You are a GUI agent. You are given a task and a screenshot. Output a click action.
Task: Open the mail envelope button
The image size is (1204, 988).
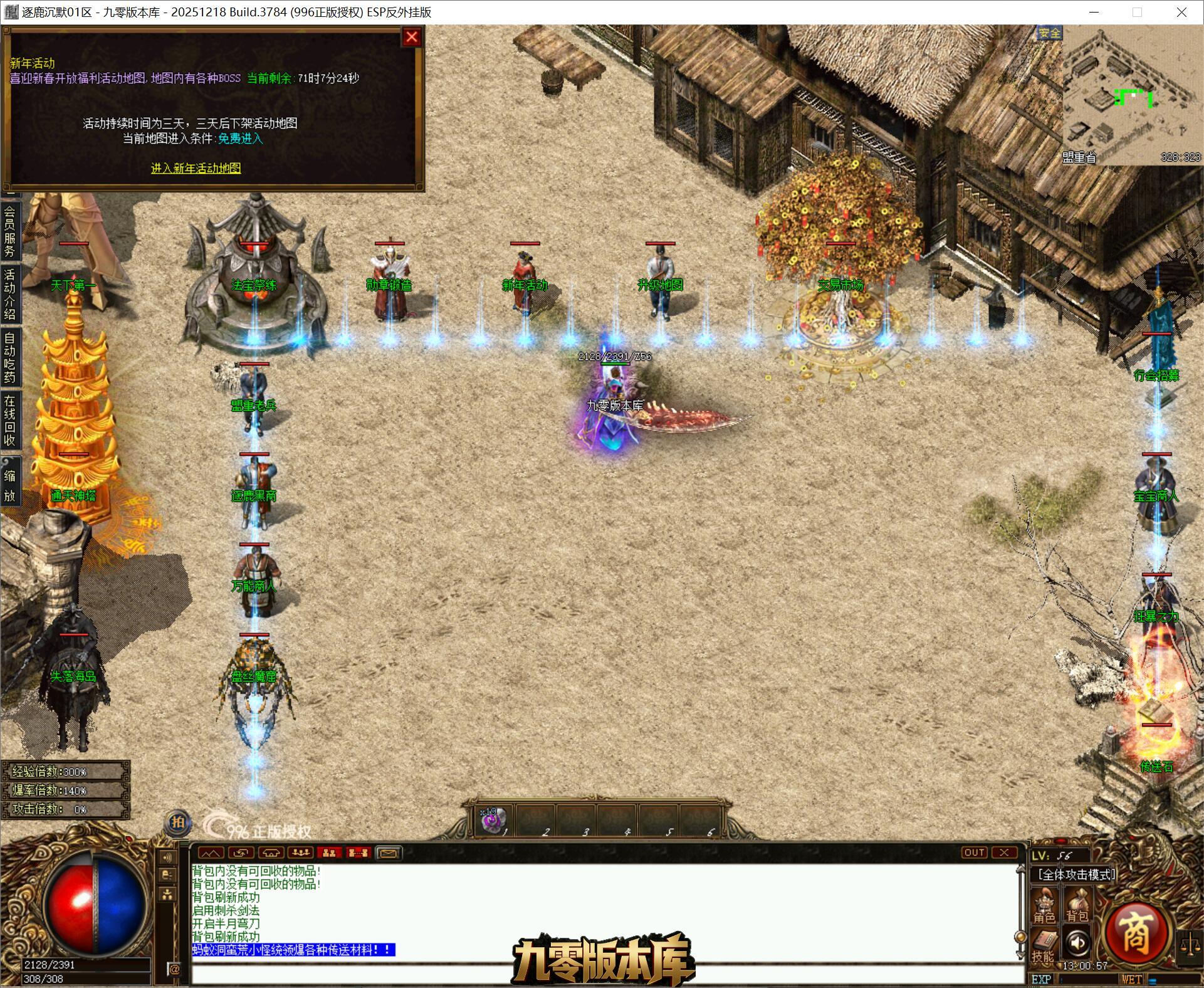pos(388,853)
